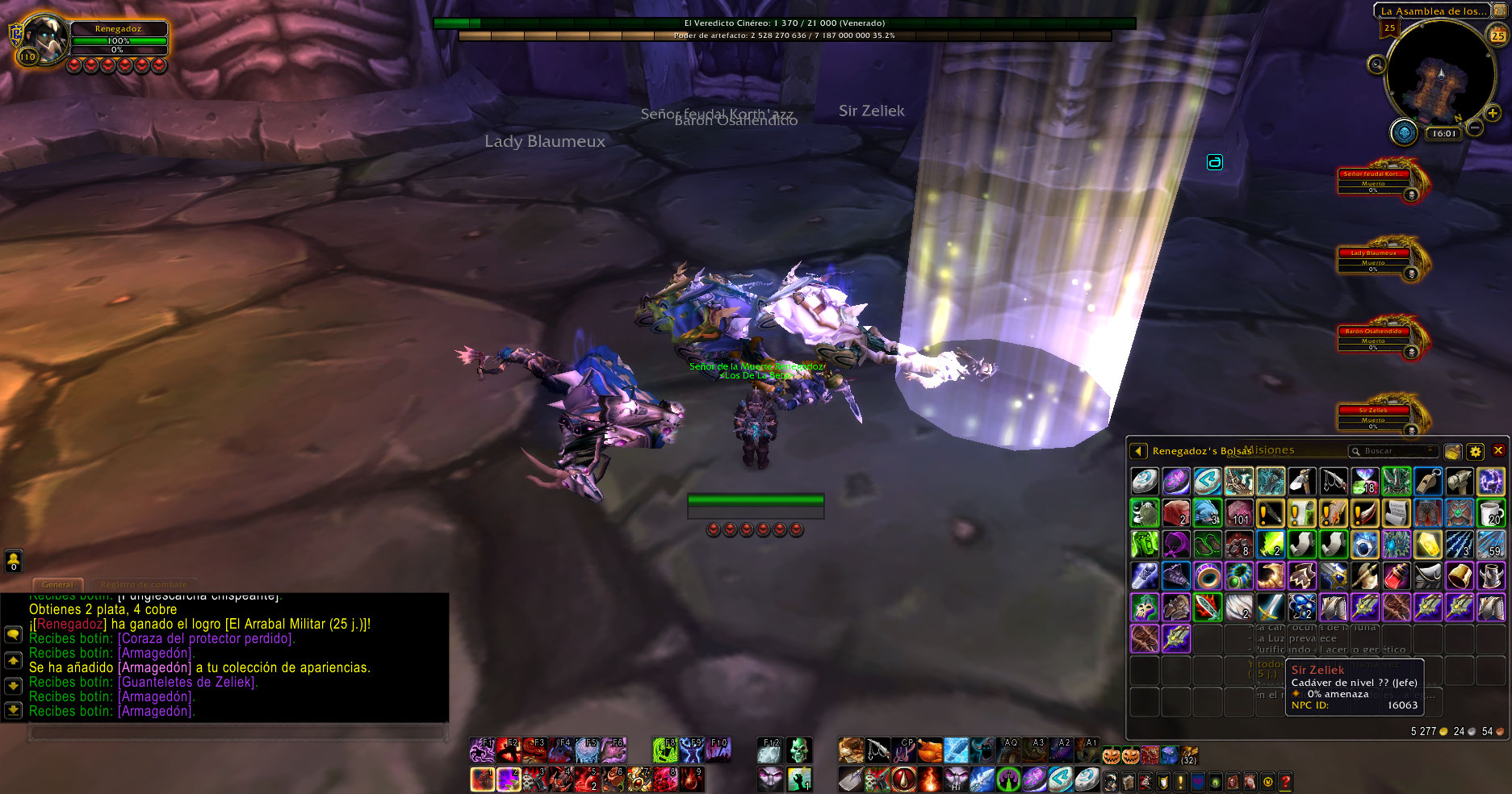Open the minimap tracking magnifier button

click(1376, 64)
